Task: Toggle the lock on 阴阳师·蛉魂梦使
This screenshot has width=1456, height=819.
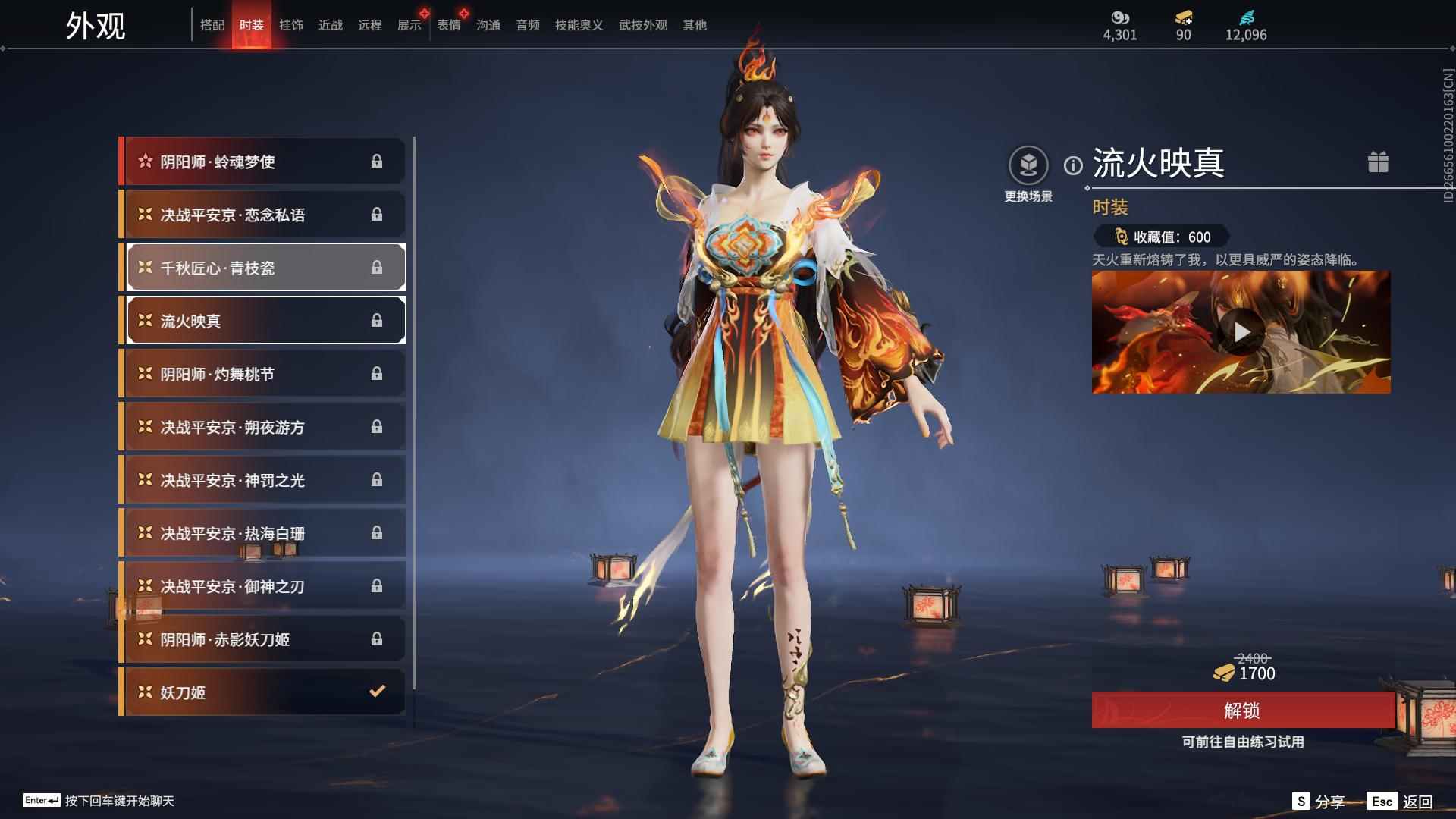Action: click(x=377, y=161)
